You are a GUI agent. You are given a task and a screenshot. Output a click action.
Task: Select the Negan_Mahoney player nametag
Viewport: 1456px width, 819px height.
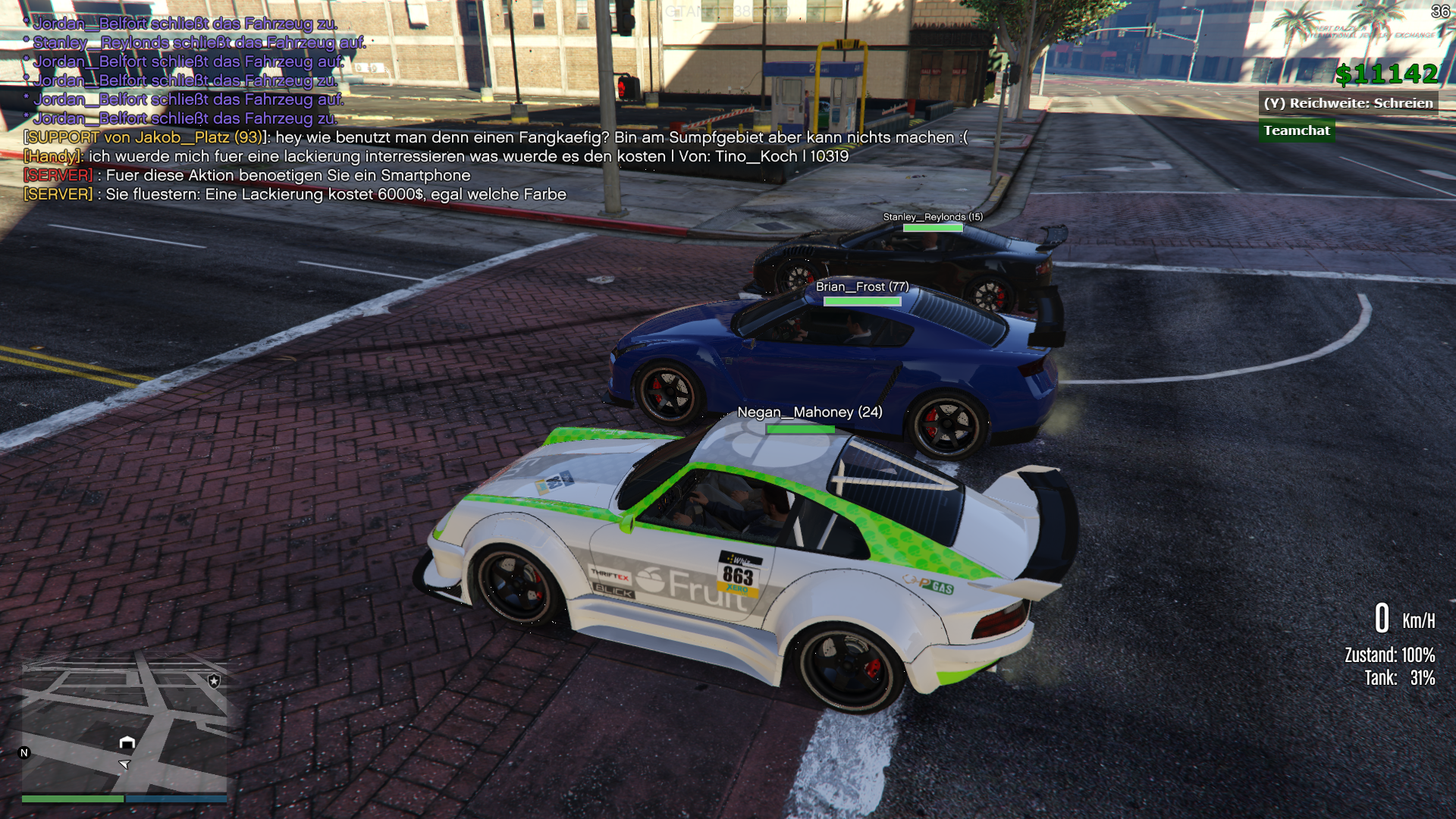pos(809,413)
